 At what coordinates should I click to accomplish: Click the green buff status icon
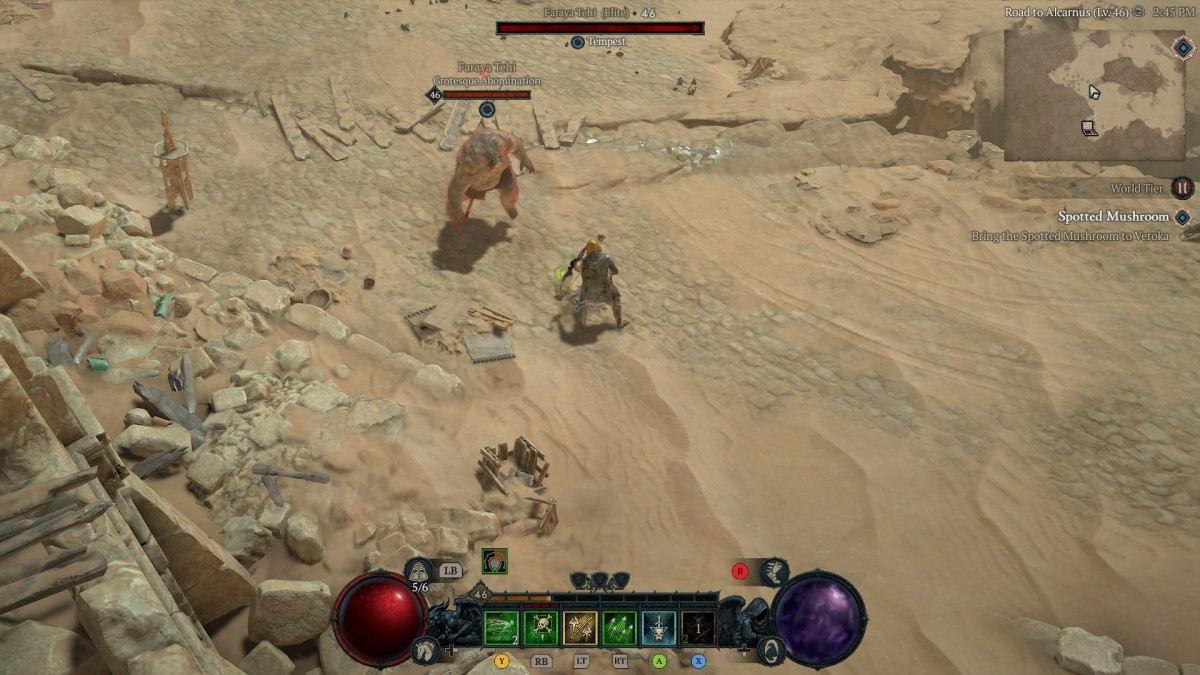(x=494, y=562)
